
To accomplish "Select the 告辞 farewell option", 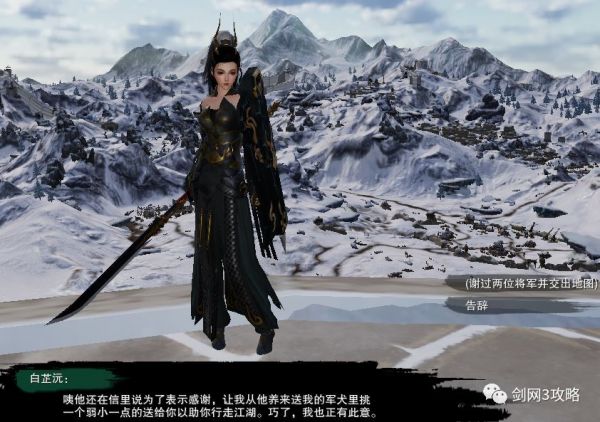I will coord(478,306).
